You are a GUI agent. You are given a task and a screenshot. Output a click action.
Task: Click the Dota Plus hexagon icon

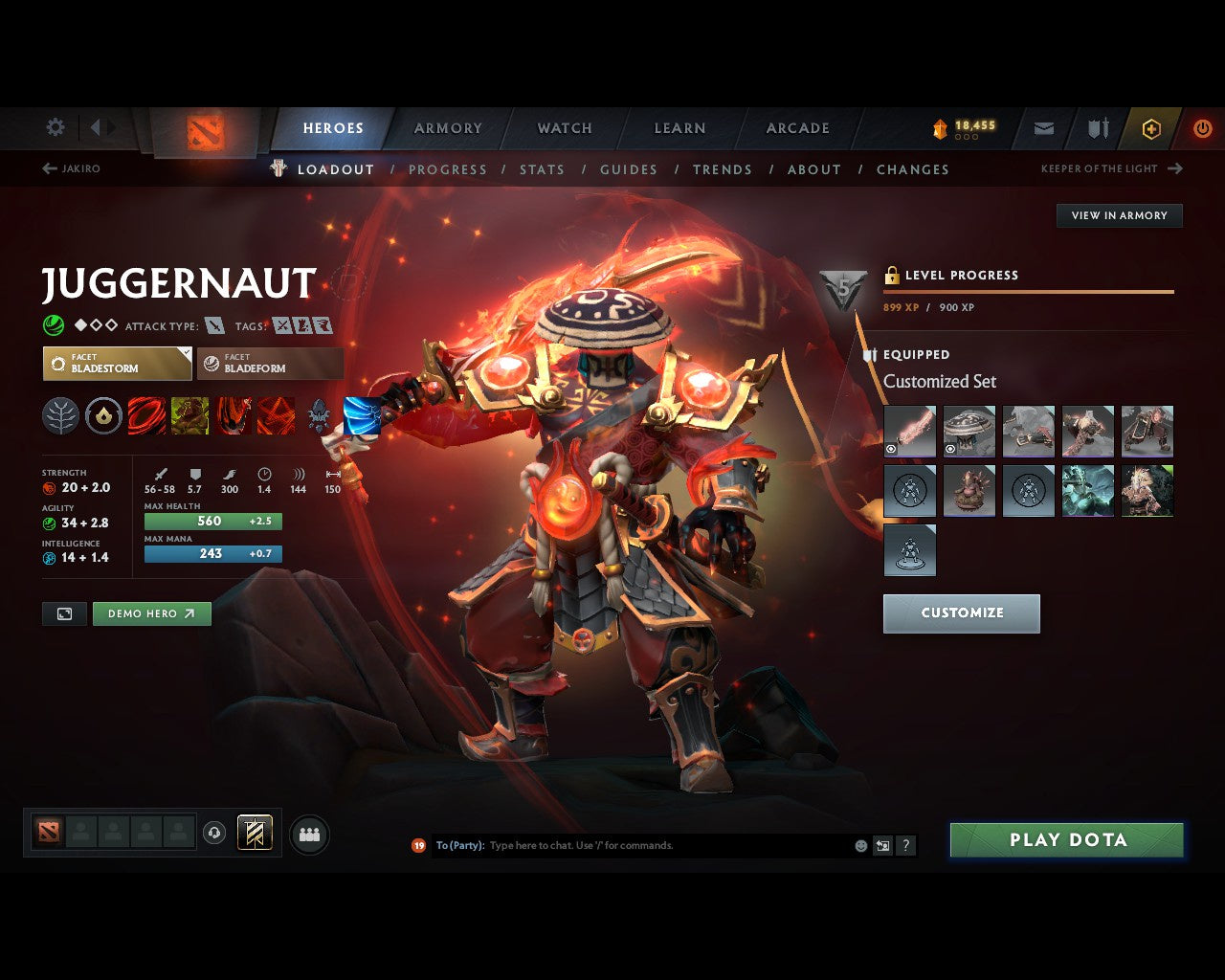click(x=1151, y=128)
